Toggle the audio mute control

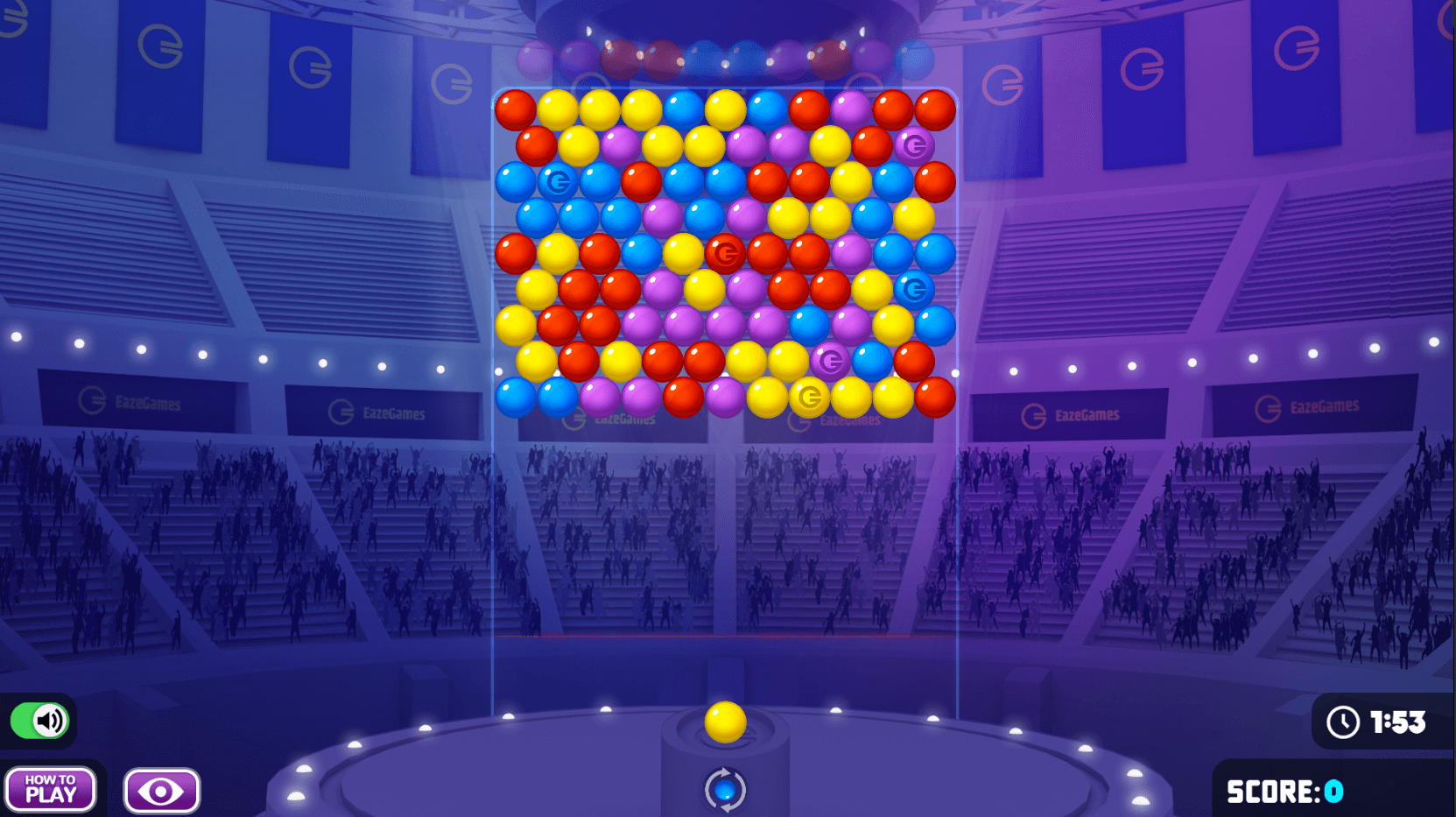[x=40, y=720]
